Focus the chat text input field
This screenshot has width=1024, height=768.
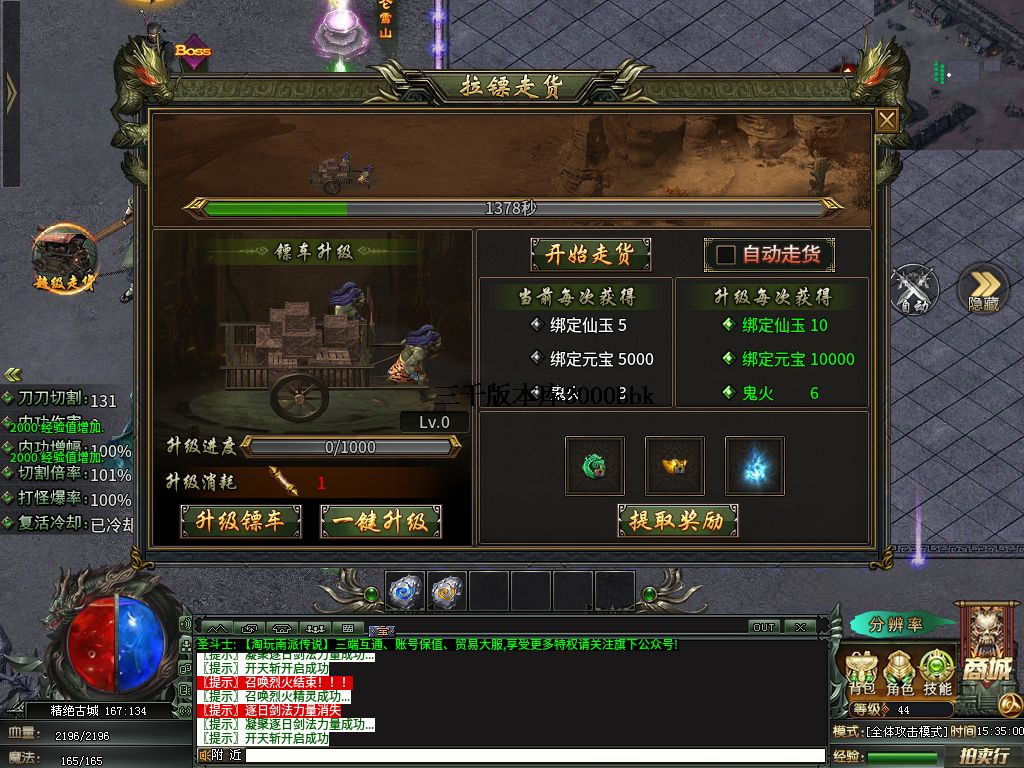coord(530,755)
